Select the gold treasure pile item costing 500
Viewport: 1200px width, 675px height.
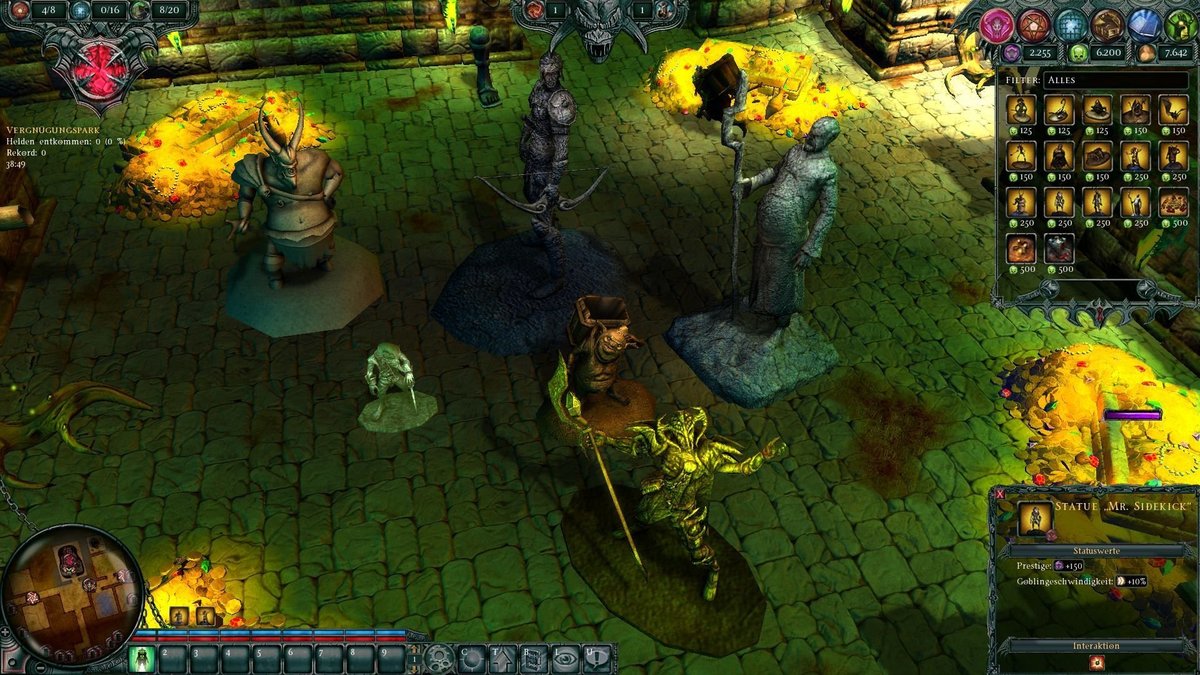tap(1021, 248)
